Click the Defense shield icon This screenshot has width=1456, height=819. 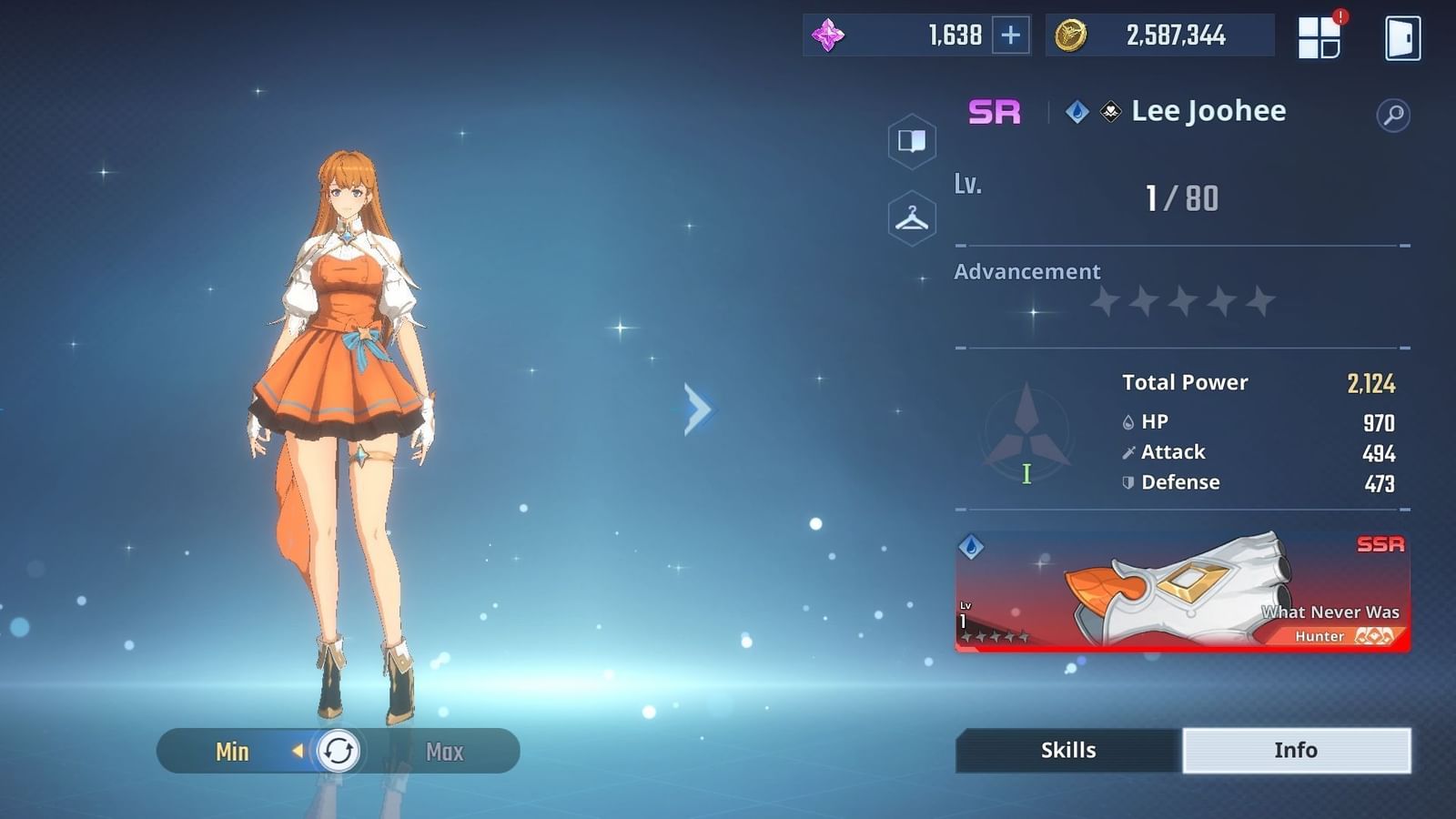tap(1127, 482)
